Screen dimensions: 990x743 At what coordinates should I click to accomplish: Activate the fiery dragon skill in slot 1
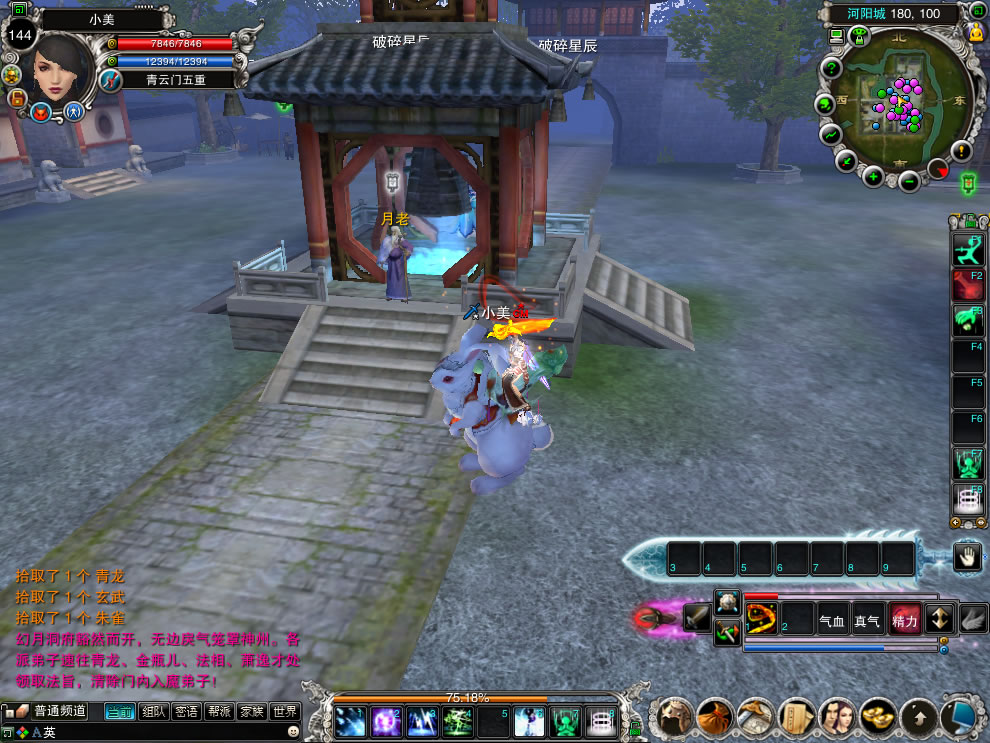(x=761, y=621)
